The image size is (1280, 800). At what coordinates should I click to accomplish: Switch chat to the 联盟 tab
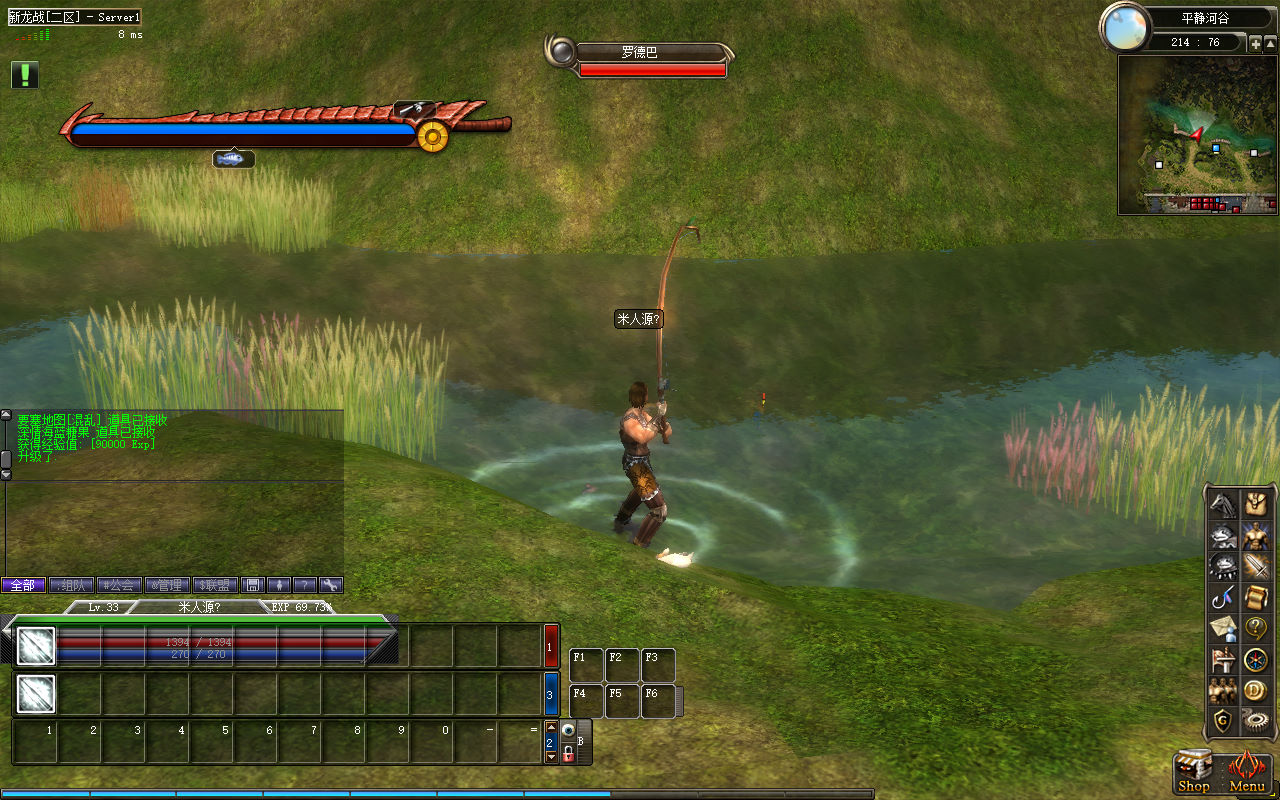(x=215, y=585)
